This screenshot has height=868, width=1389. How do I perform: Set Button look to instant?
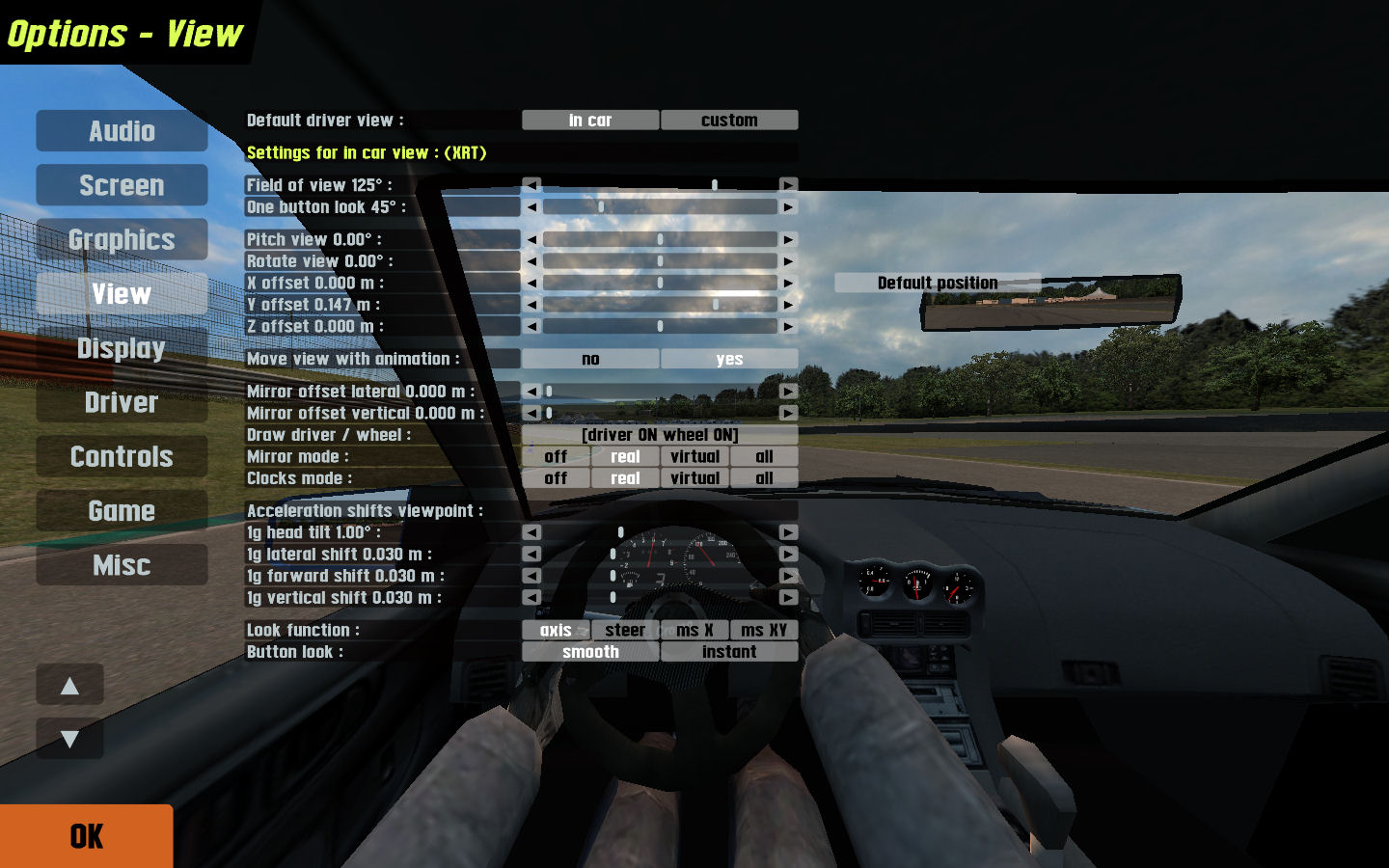(729, 652)
